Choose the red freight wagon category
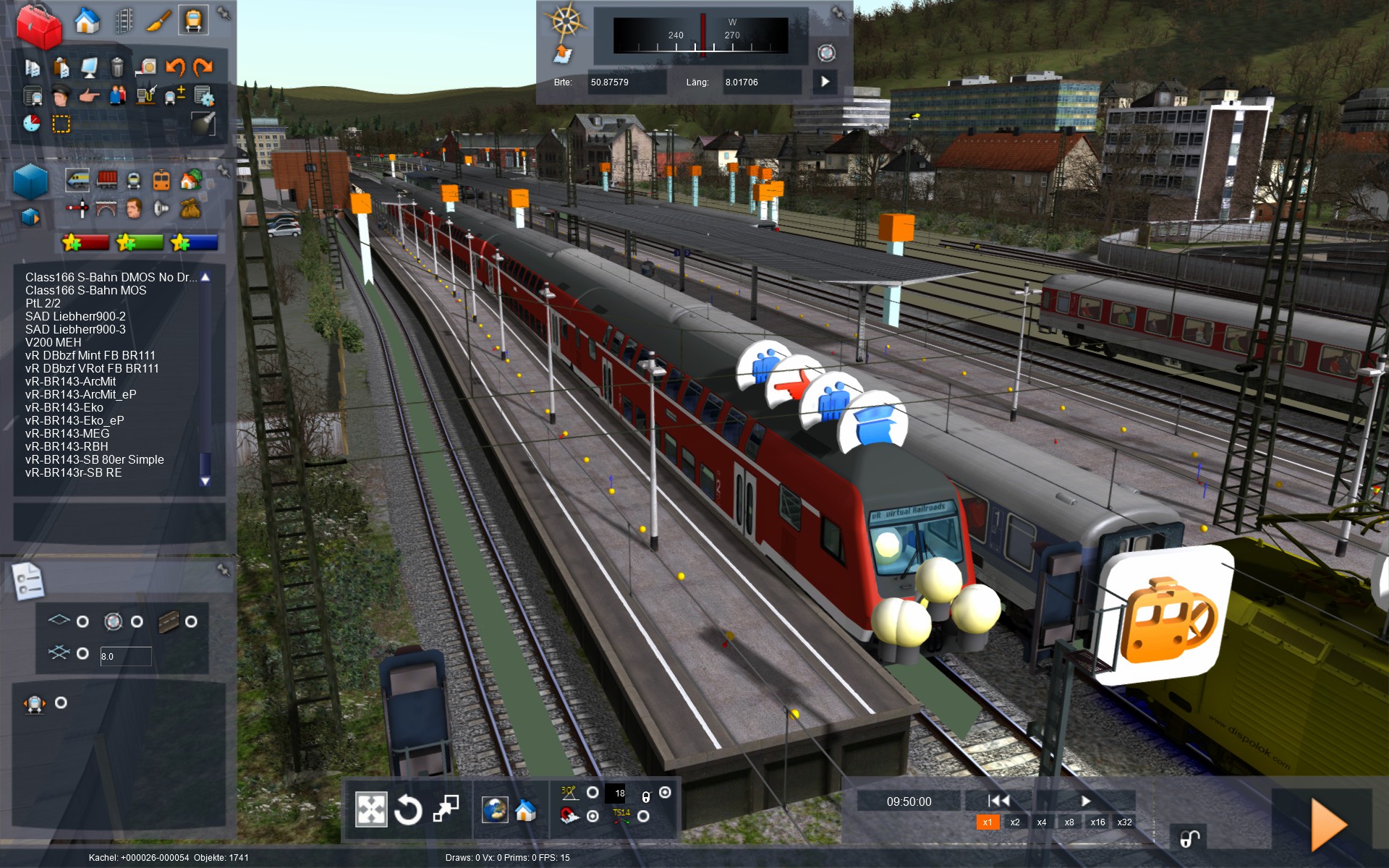This screenshot has height=868, width=1389. (x=107, y=179)
